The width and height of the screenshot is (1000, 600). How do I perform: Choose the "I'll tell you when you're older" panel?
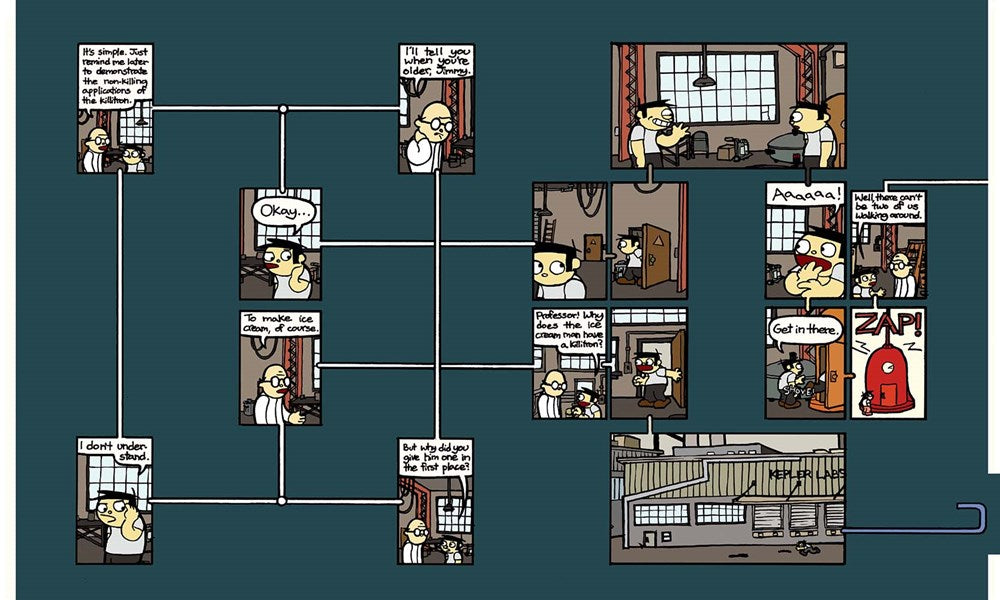[x=436, y=108]
